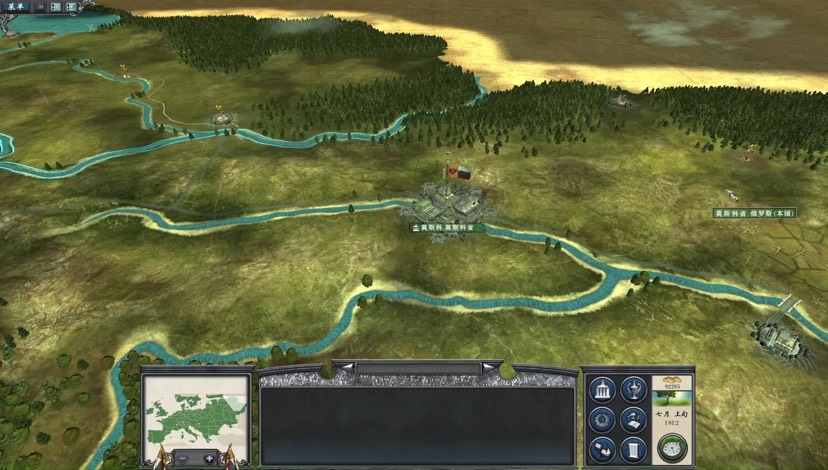Screen dimensions: 828x470
Task: Open the scroll document lists icon
Action: 632,449
